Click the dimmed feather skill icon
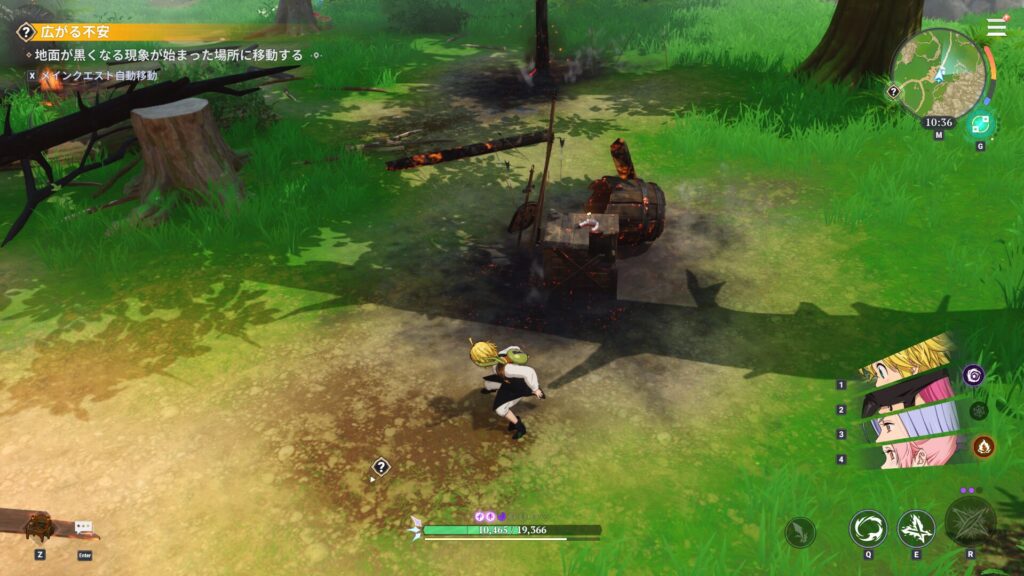 coord(799,532)
